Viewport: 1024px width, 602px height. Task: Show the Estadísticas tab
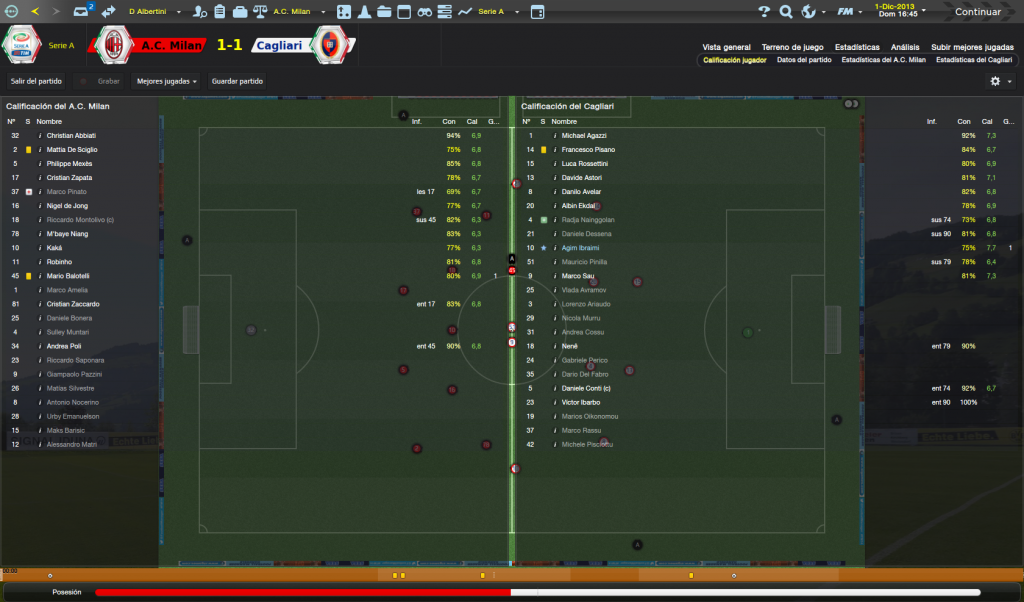[x=857, y=47]
